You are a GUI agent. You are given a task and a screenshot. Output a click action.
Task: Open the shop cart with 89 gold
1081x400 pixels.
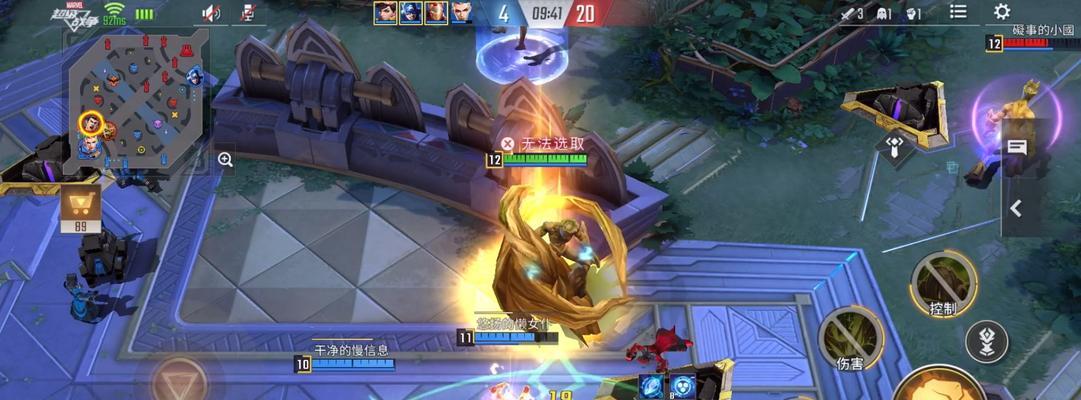coord(80,208)
